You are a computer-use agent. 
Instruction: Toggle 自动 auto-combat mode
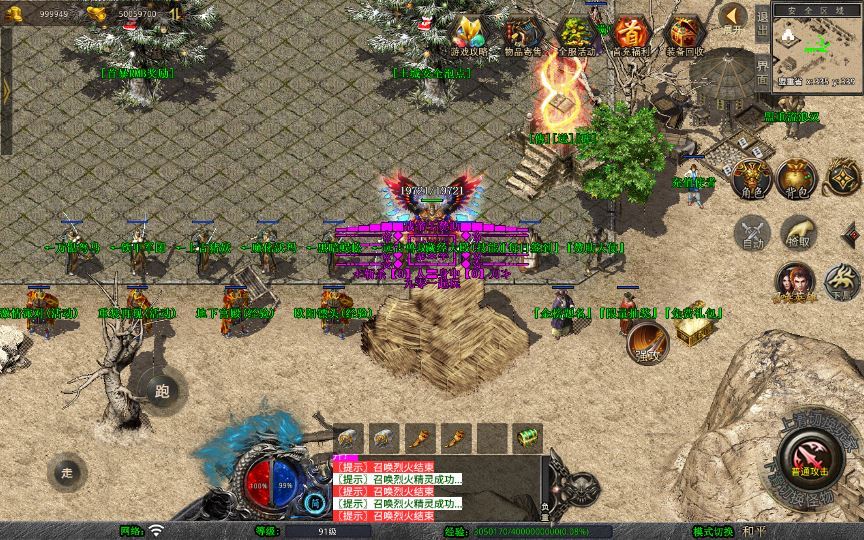[x=752, y=235]
